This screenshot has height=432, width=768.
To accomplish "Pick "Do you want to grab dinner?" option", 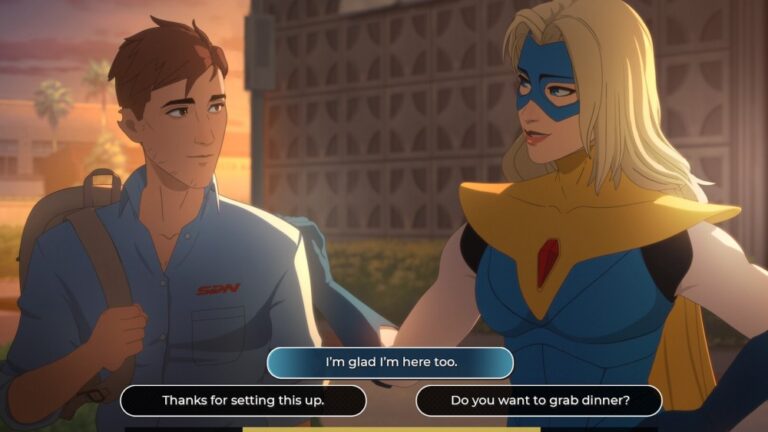I will (x=539, y=401).
